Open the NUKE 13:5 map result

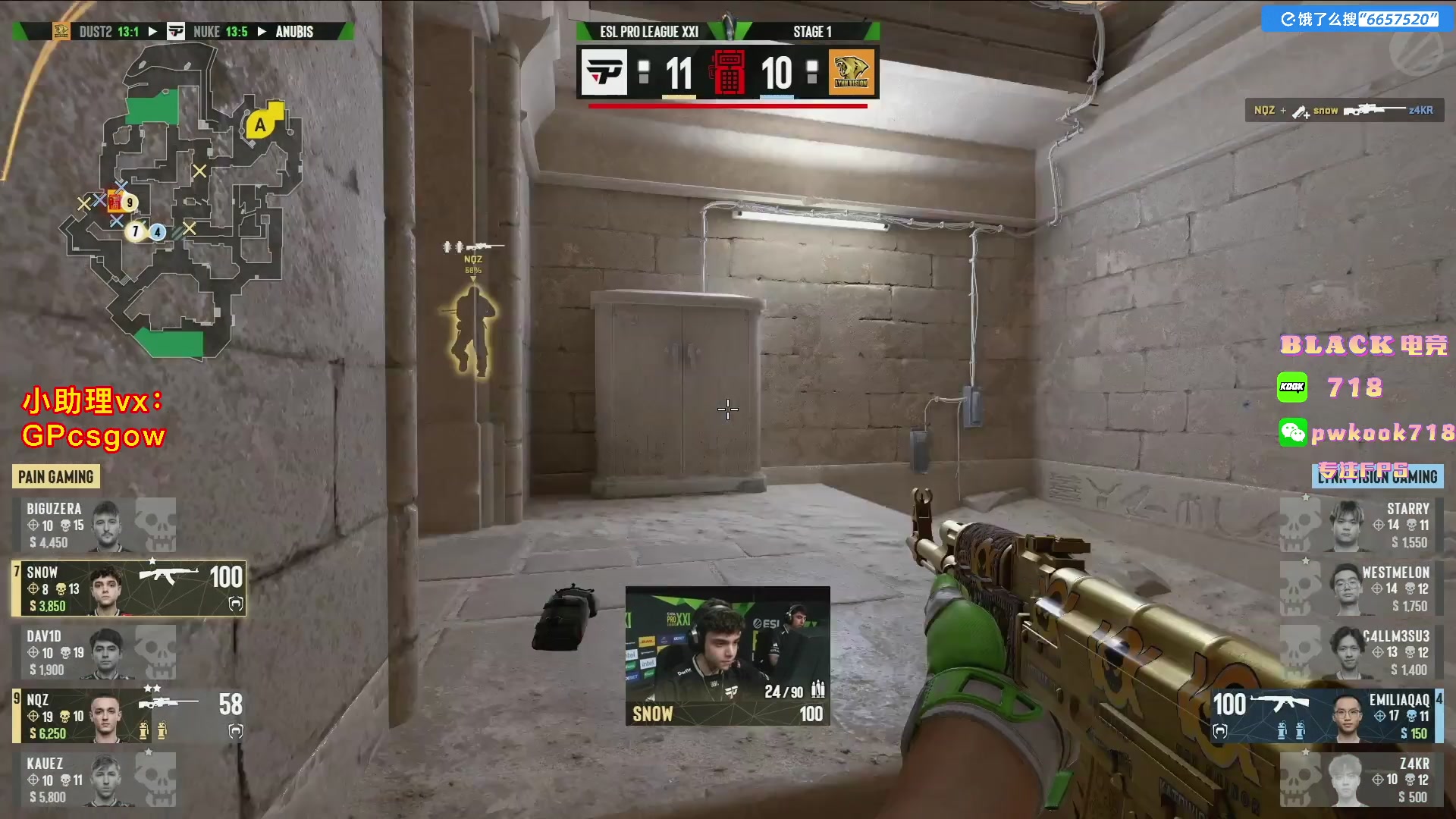[220, 32]
